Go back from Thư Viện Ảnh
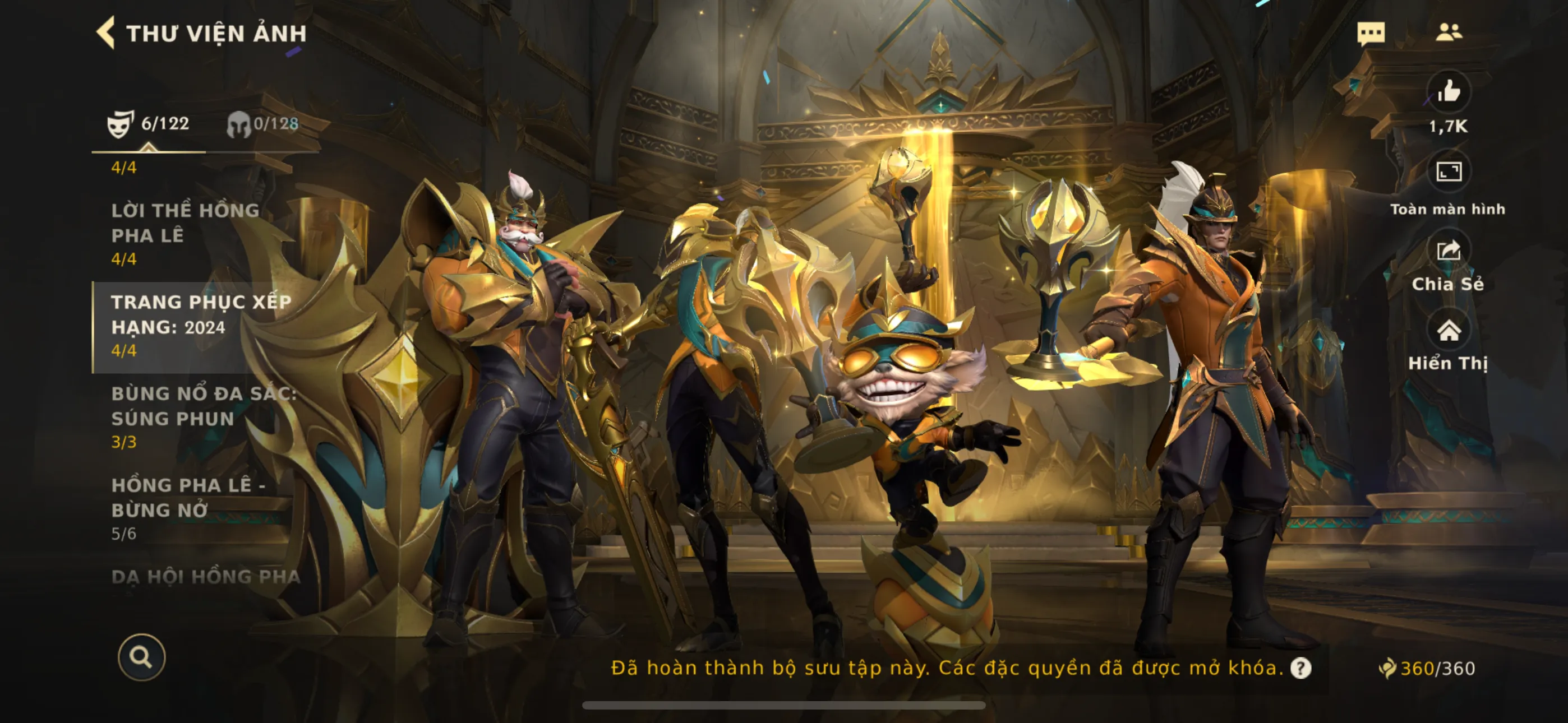Image resolution: width=1568 pixels, height=723 pixels. click(x=106, y=33)
